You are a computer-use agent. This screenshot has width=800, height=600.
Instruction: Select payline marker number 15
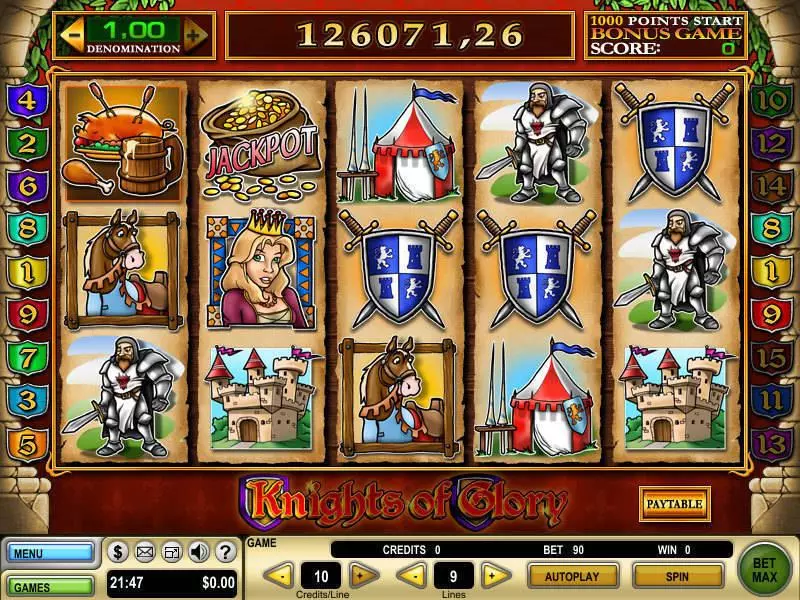click(x=770, y=357)
